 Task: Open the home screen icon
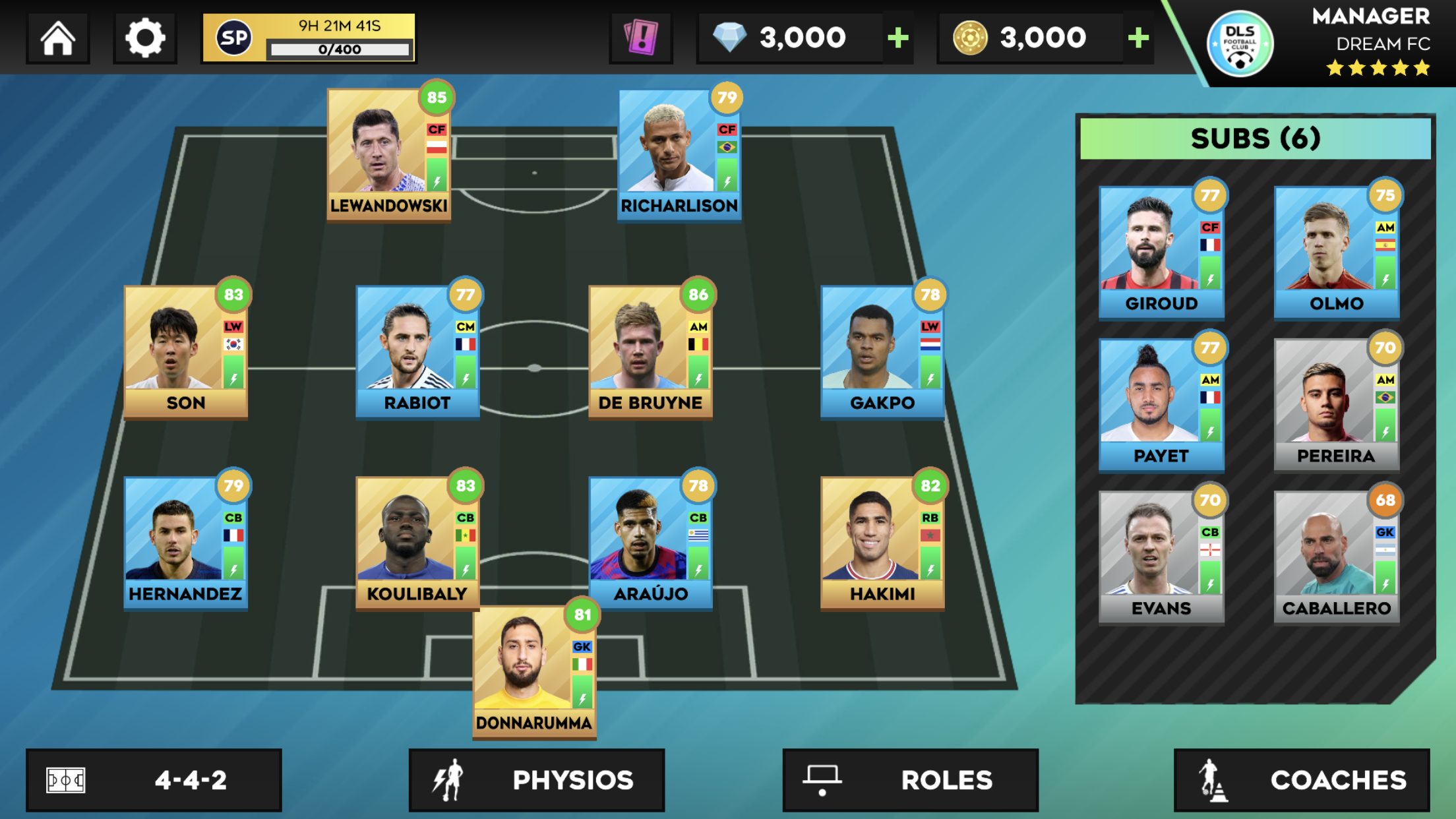pyautogui.click(x=58, y=38)
